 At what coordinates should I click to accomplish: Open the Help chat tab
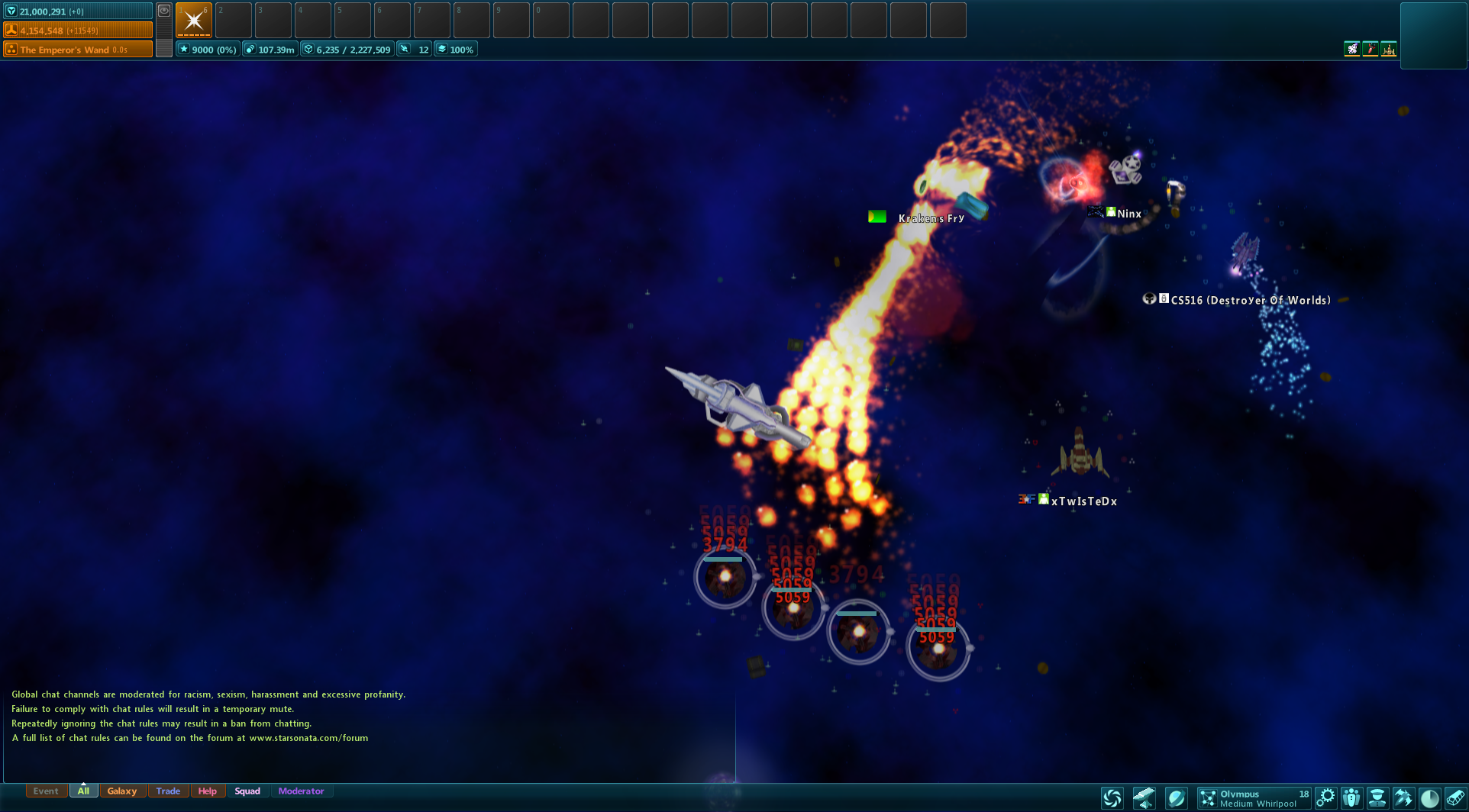coord(207,791)
